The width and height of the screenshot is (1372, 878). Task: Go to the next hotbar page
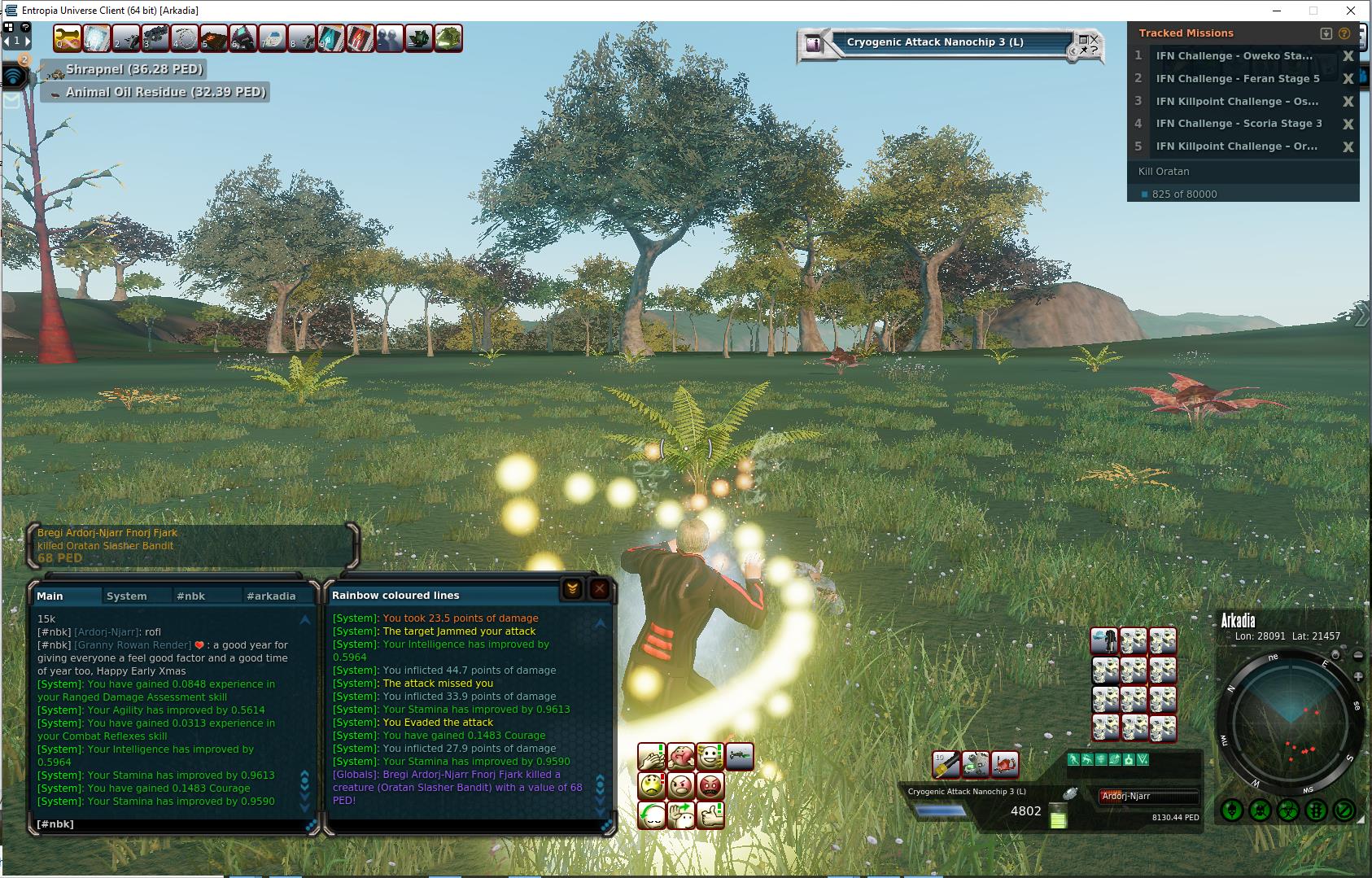tap(28, 40)
